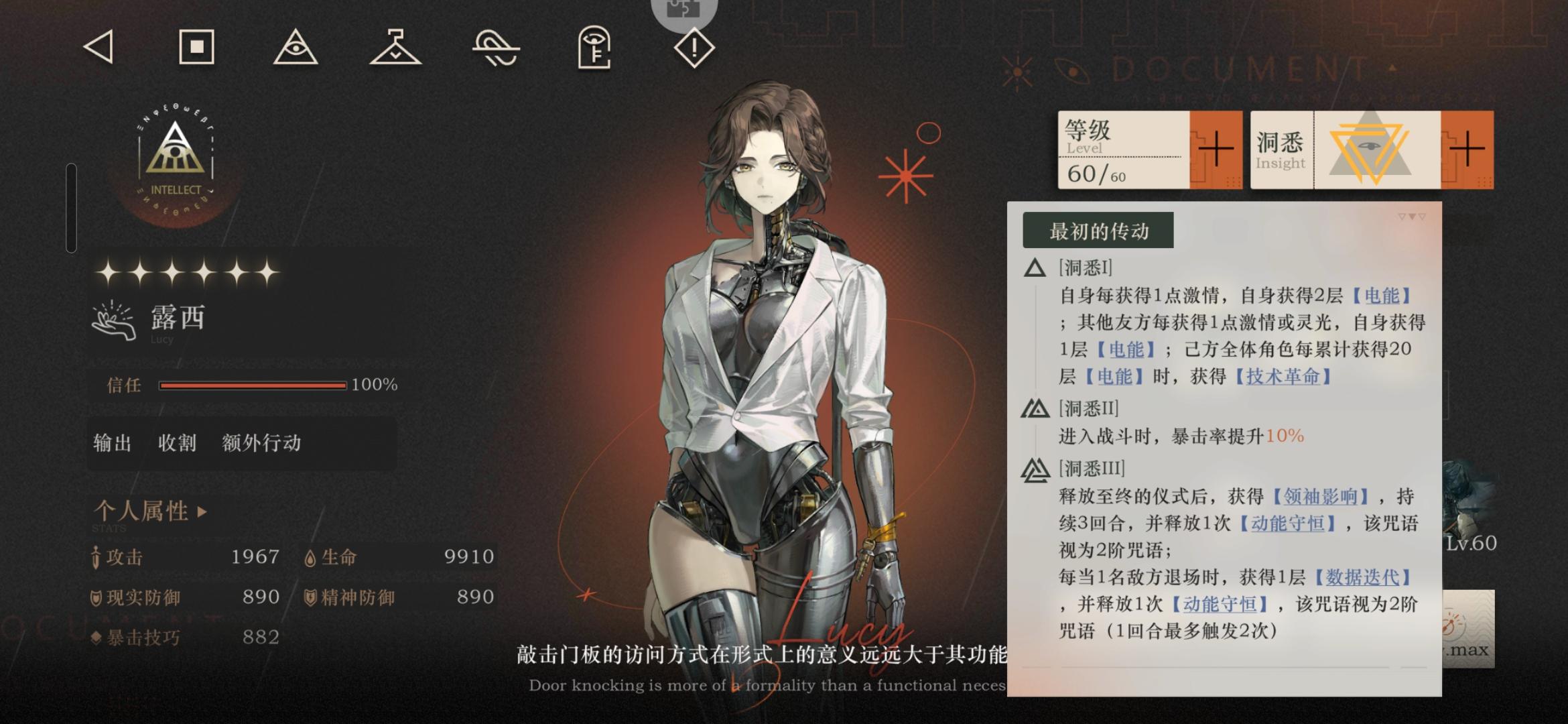Click the orange triangle emblem beside 洞悉 Insight
The width and height of the screenshot is (1568, 724).
click(x=1368, y=149)
